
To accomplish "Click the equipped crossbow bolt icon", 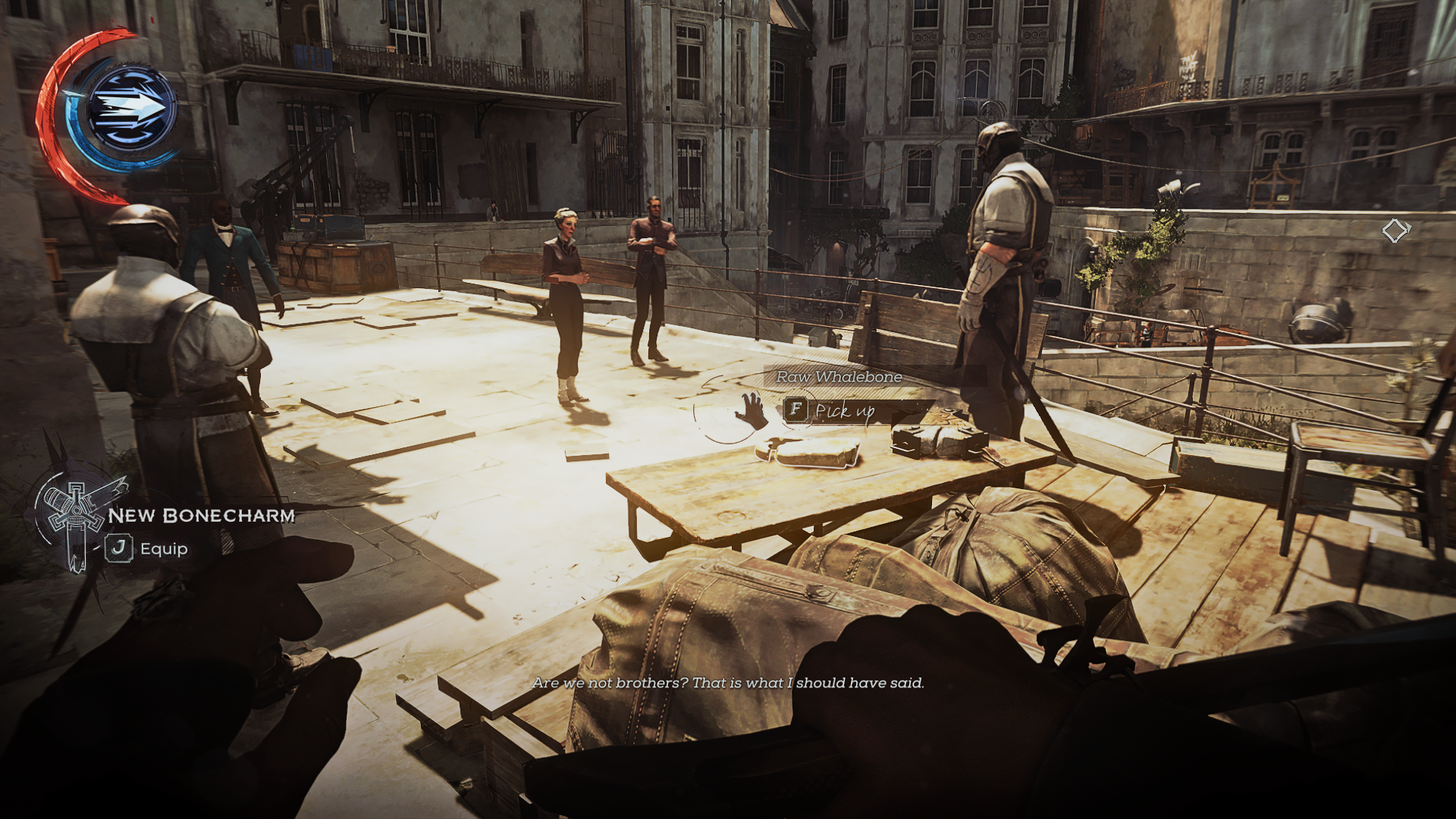I will coord(130,108).
